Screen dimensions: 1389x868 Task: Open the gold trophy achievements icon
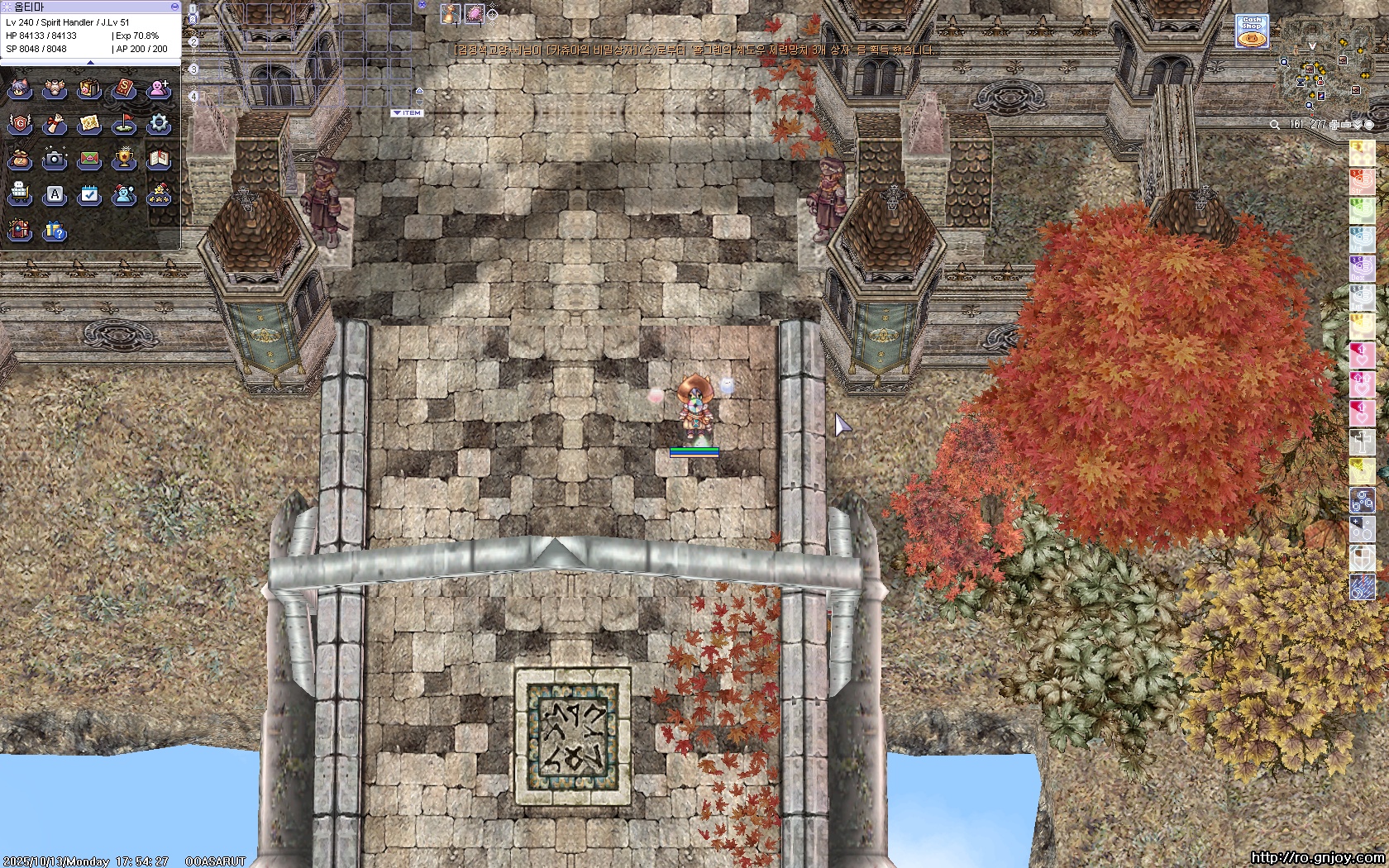click(124, 159)
